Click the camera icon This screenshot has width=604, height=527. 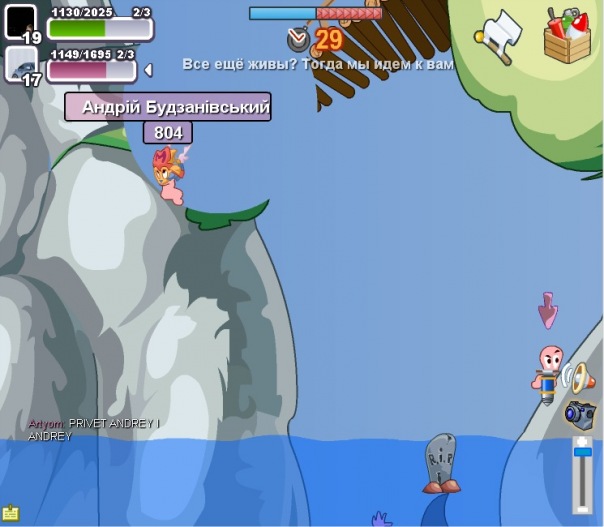click(x=580, y=412)
